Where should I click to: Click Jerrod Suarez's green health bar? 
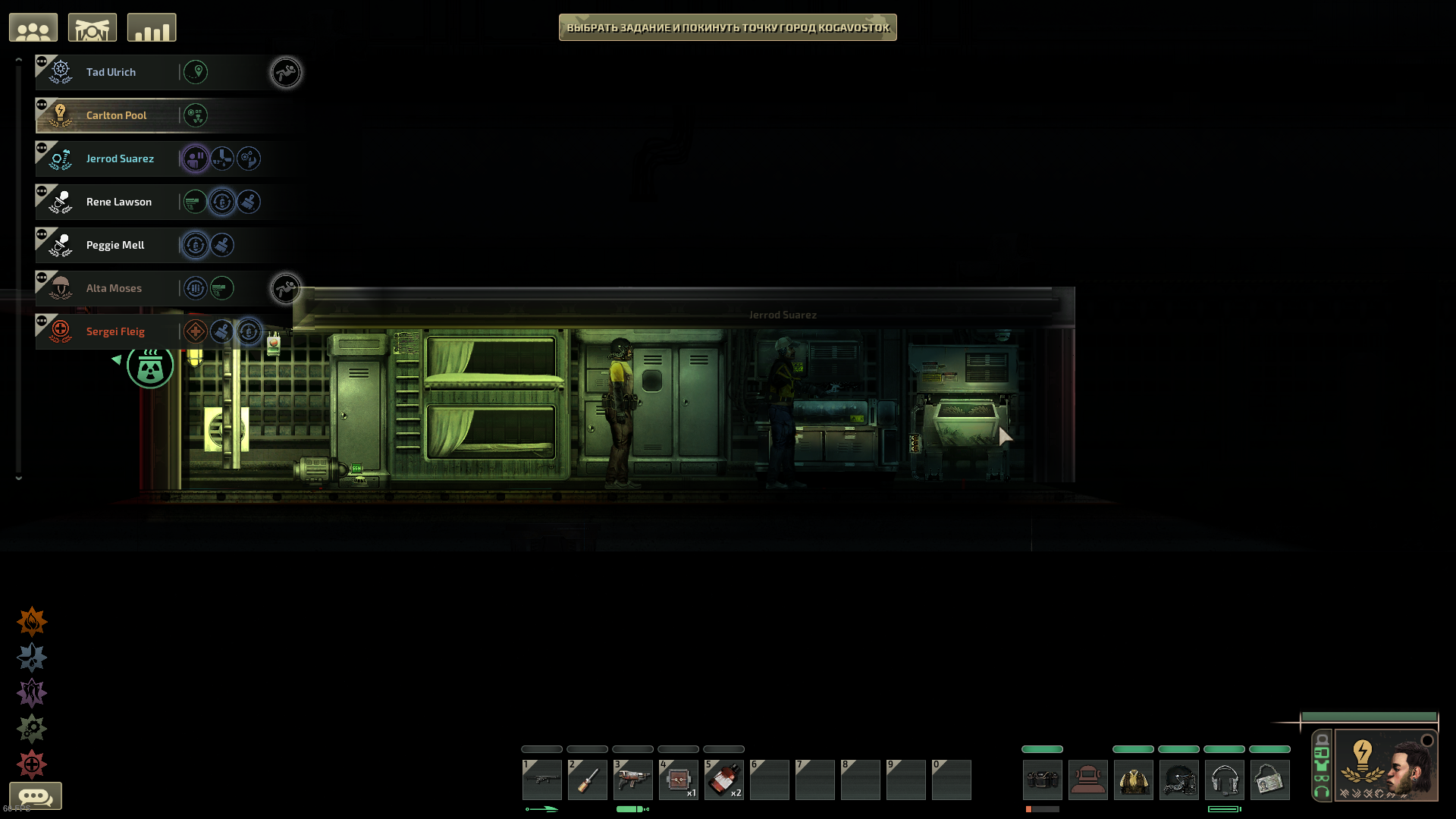click(1369, 716)
